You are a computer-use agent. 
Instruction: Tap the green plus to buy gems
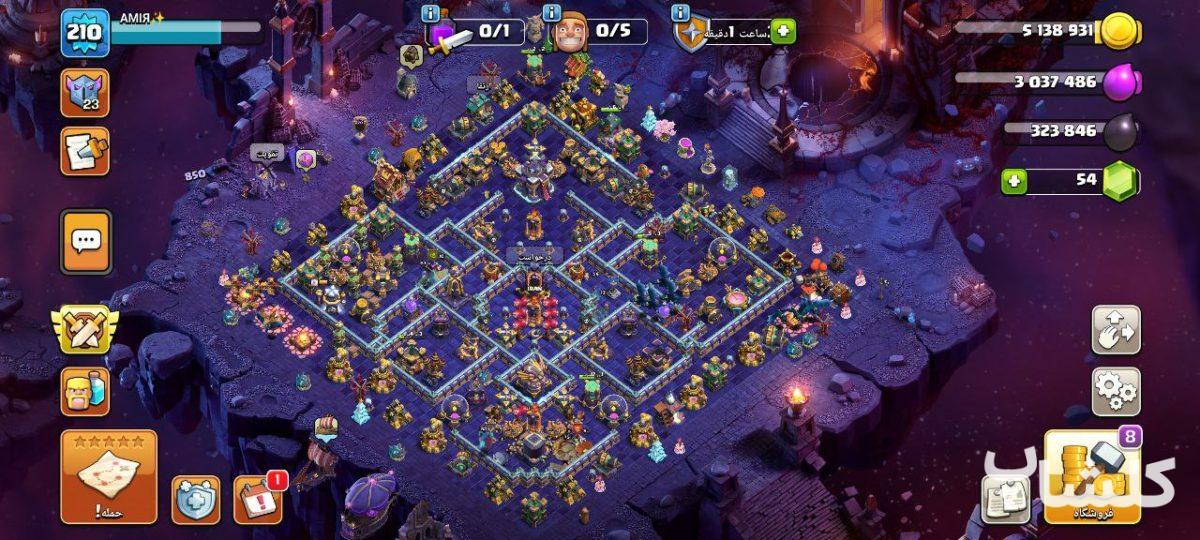coord(1015,182)
